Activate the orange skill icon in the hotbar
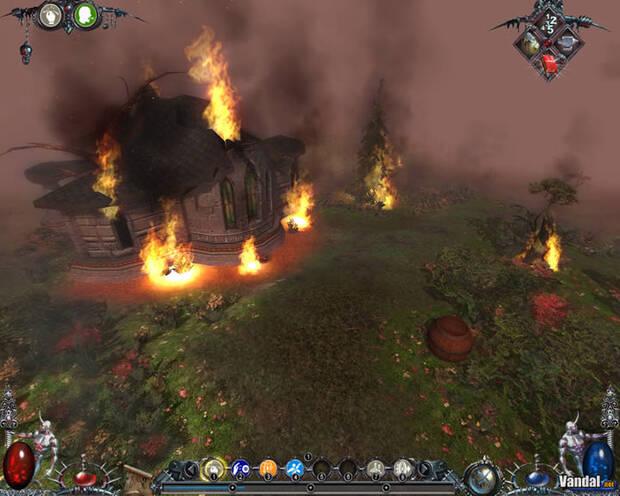Viewport: 620px width, 496px height. pos(267,468)
